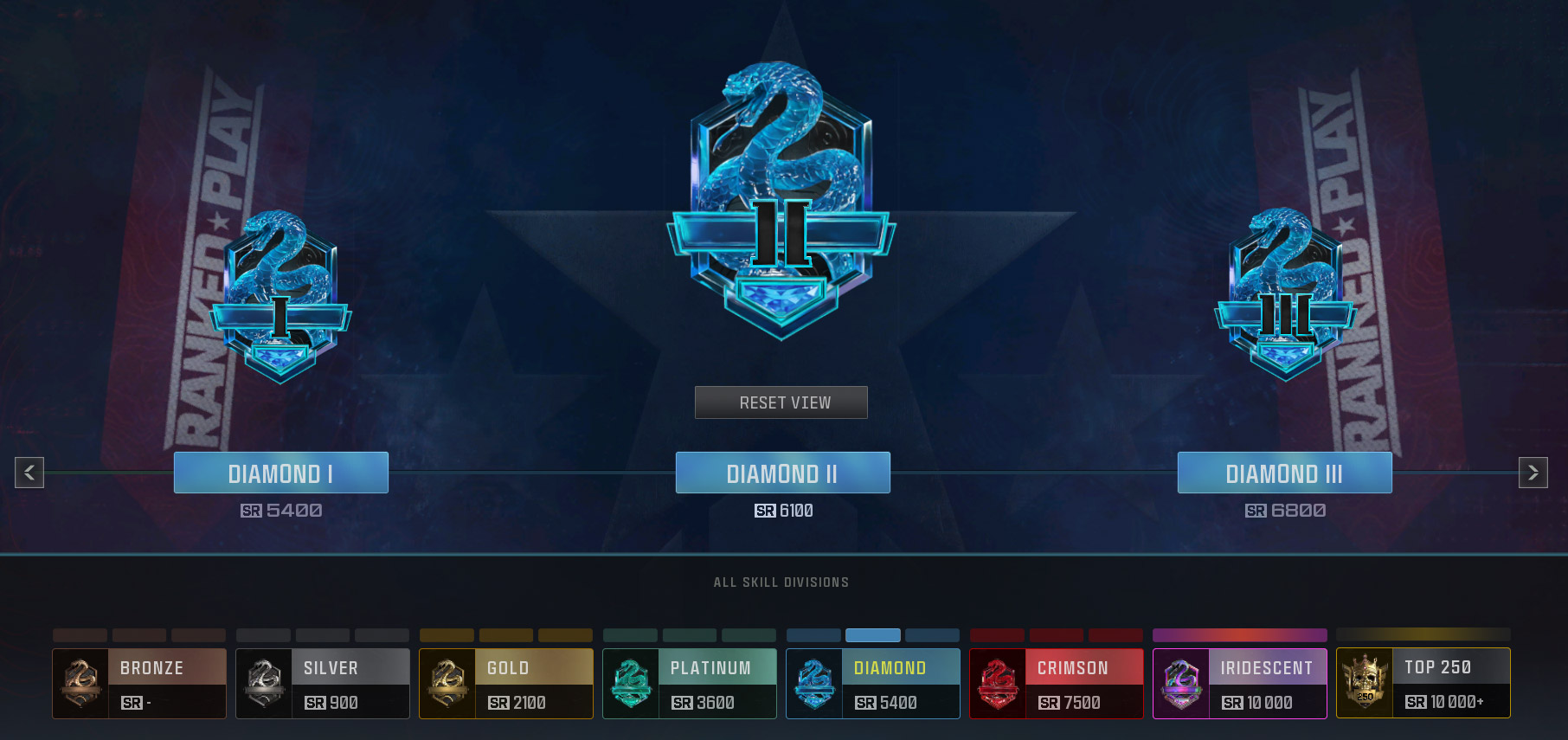Click the Reset View button

[x=781, y=402]
